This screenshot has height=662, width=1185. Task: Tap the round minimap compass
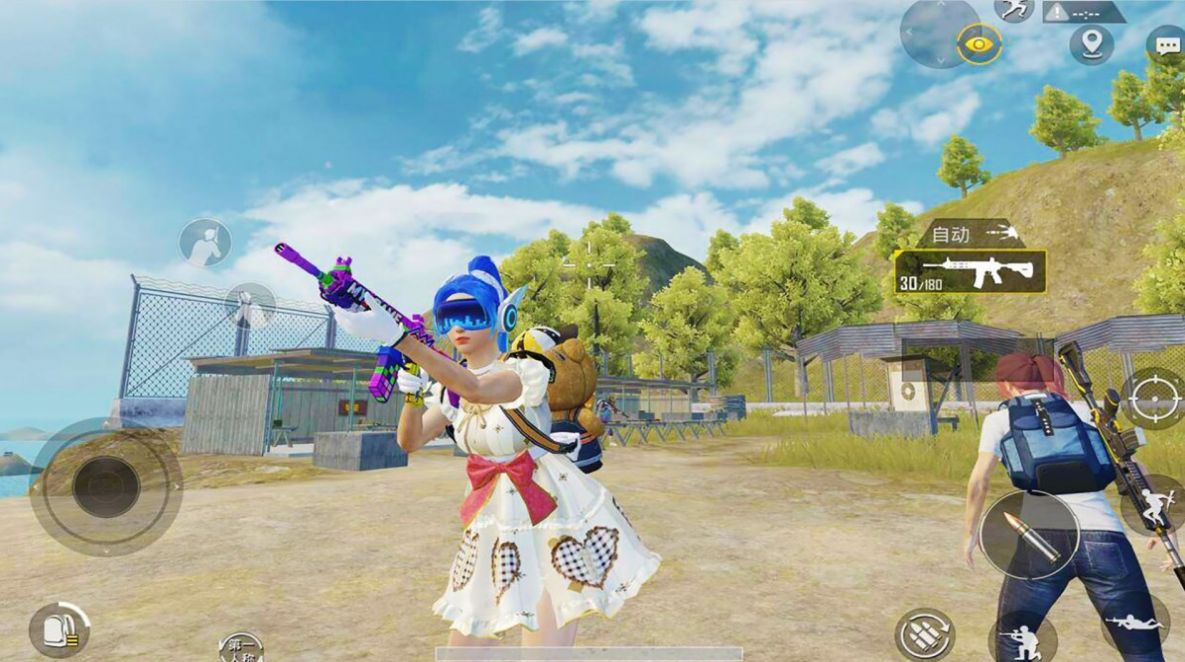[940, 32]
